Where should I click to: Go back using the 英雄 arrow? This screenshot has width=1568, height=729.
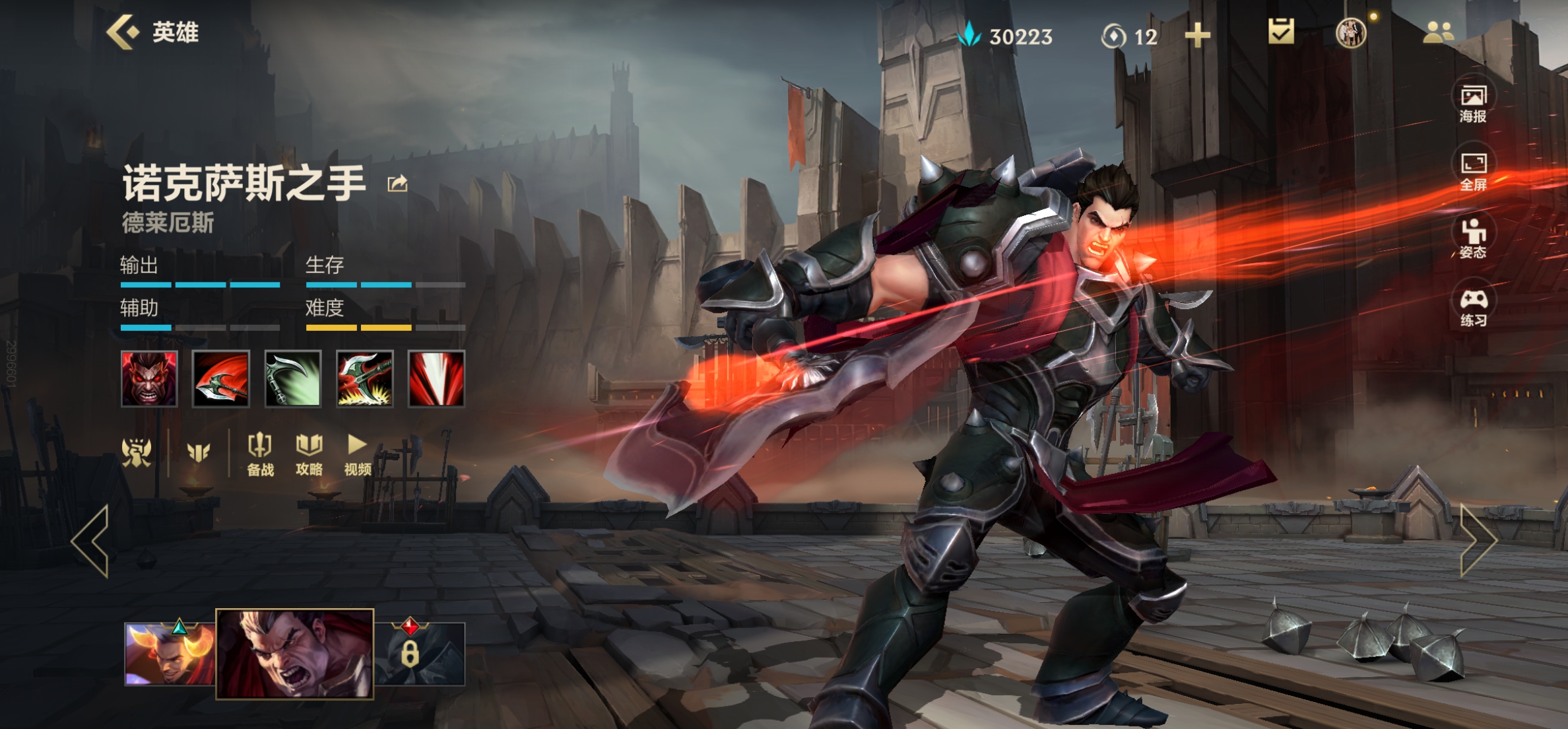click(123, 32)
